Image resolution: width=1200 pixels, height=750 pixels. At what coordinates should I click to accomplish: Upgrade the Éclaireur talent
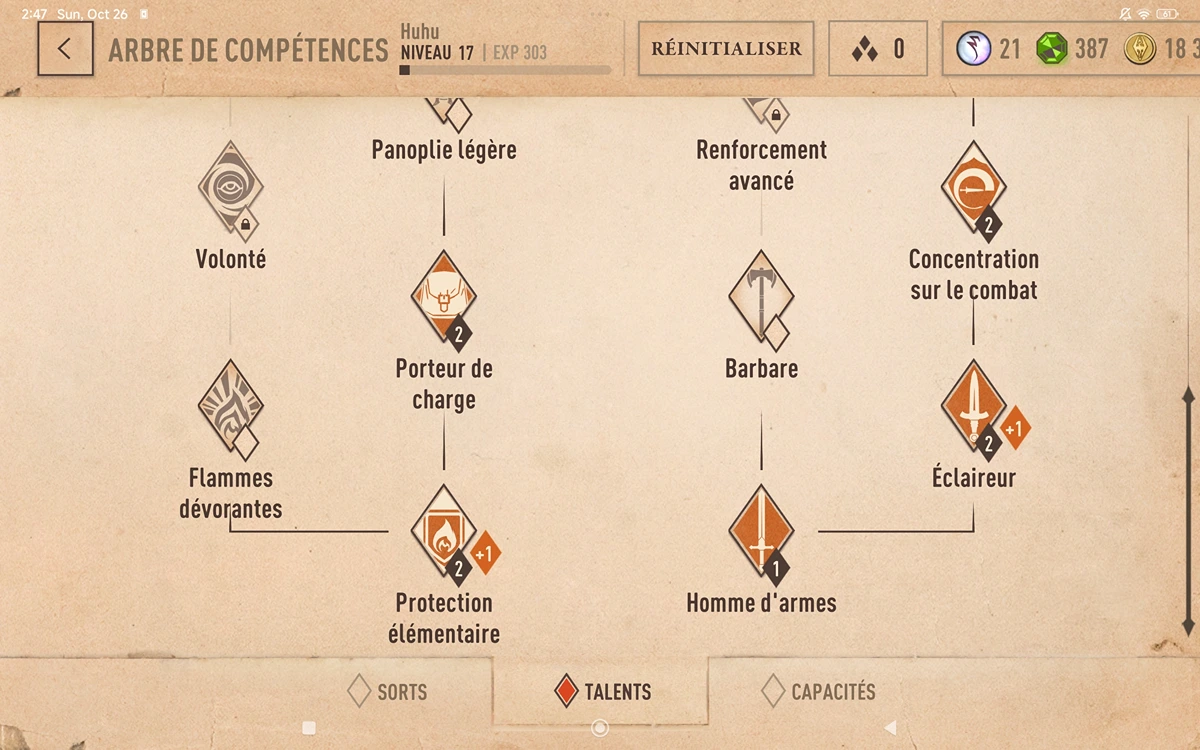pos(1014,428)
